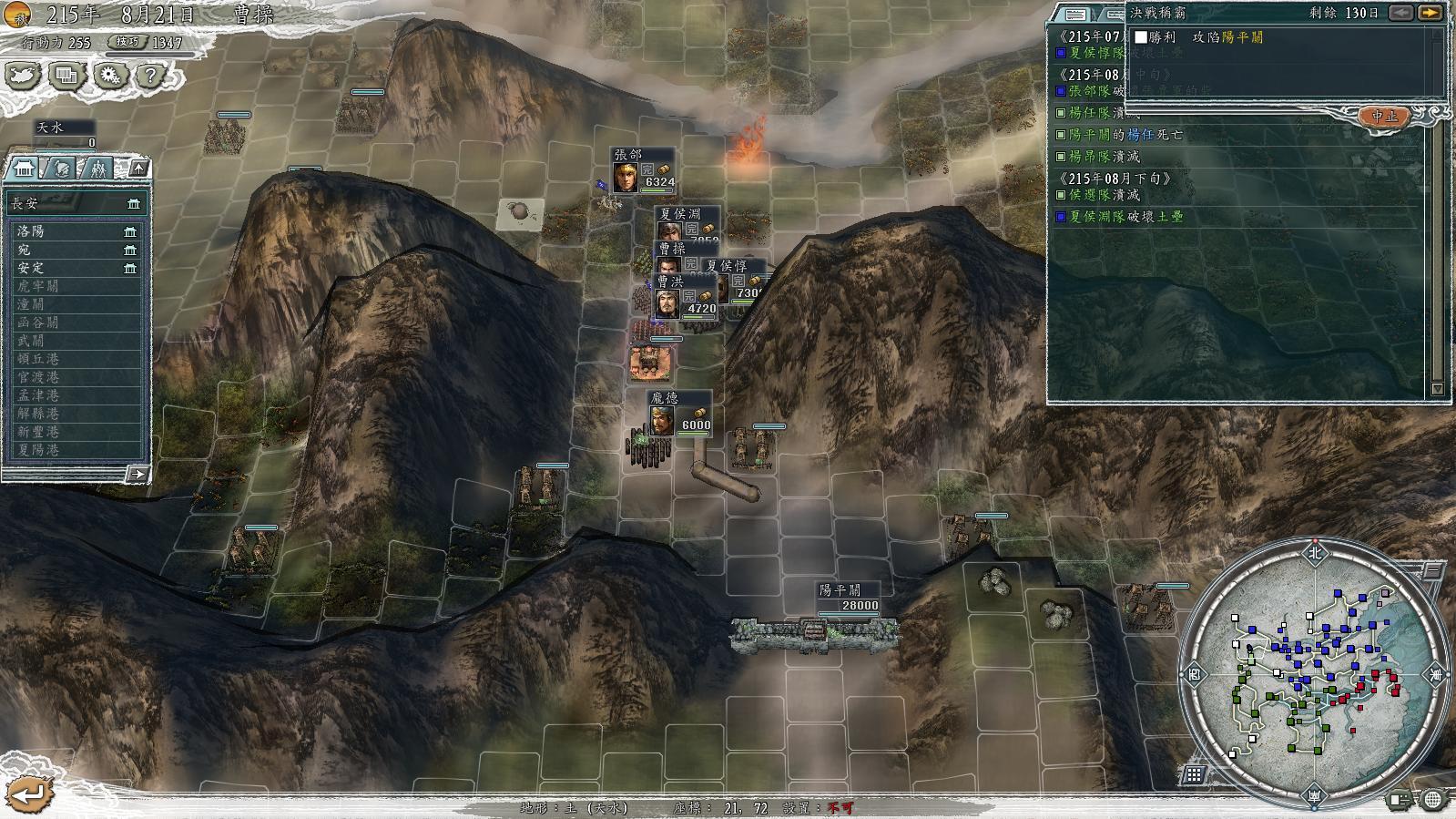Image resolution: width=1456 pixels, height=819 pixels.
Task: Click the overlapping windows icon
Action: click(x=66, y=76)
